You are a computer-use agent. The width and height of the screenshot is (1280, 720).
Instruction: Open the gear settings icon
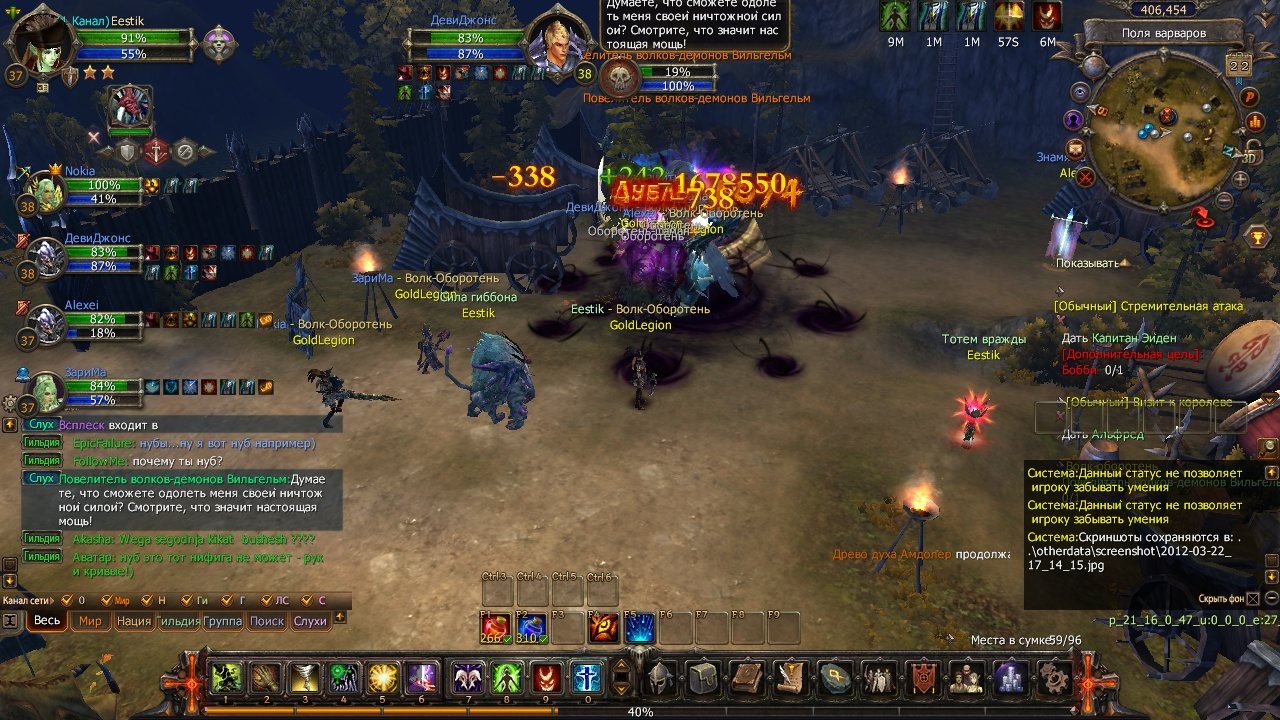pos(1053,678)
